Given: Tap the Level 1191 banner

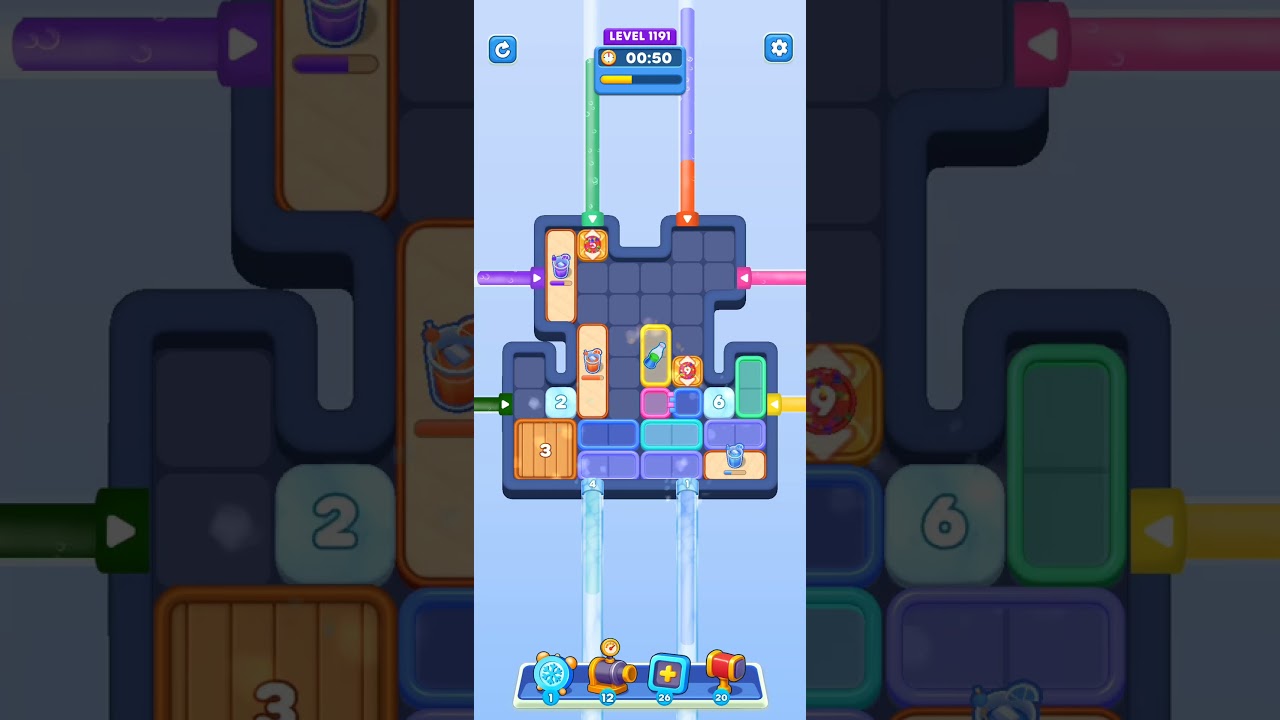Looking at the screenshot, I should coord(640,35).
